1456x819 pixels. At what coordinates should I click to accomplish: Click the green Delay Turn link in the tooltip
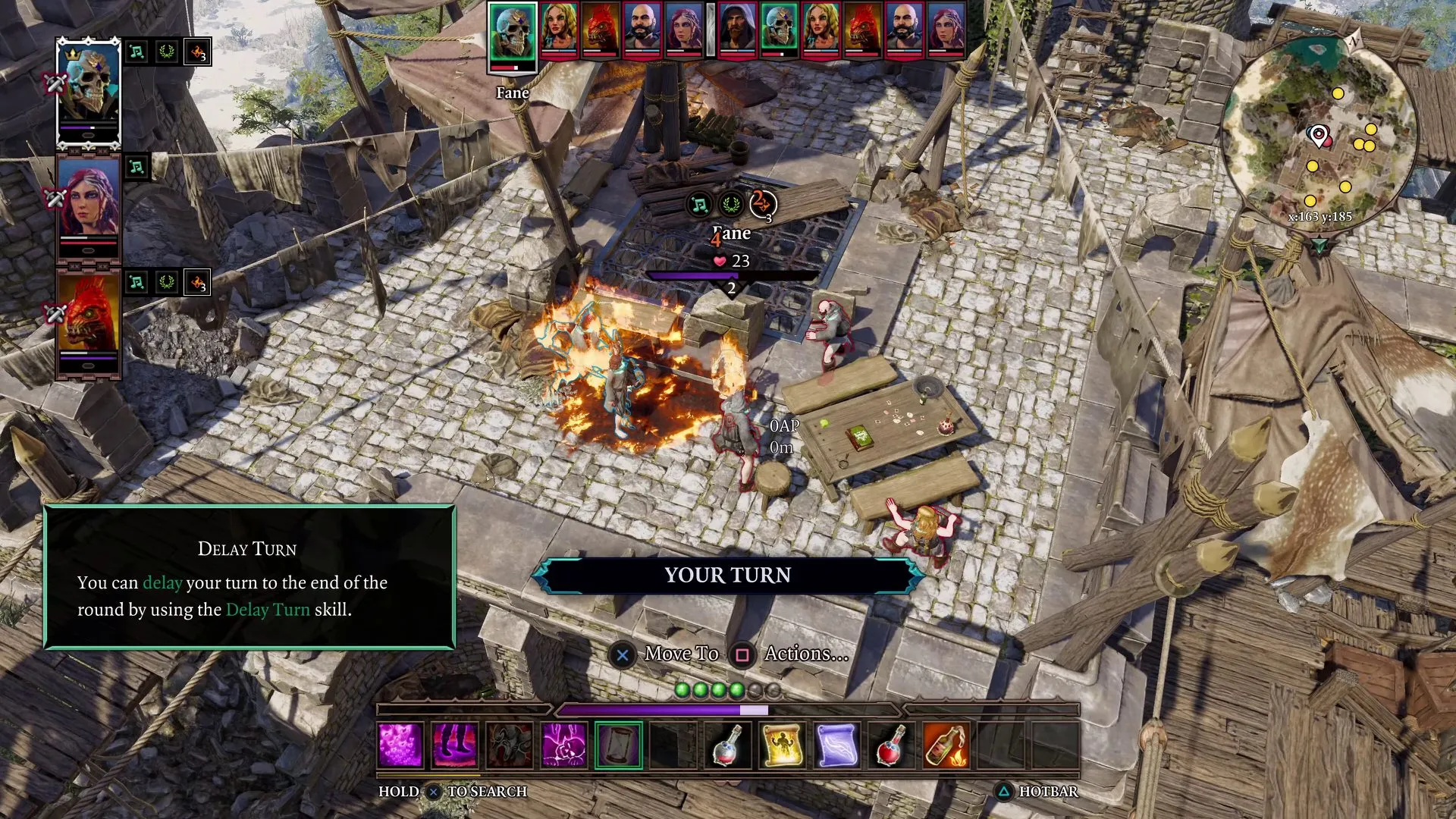[x=269, y=610]
